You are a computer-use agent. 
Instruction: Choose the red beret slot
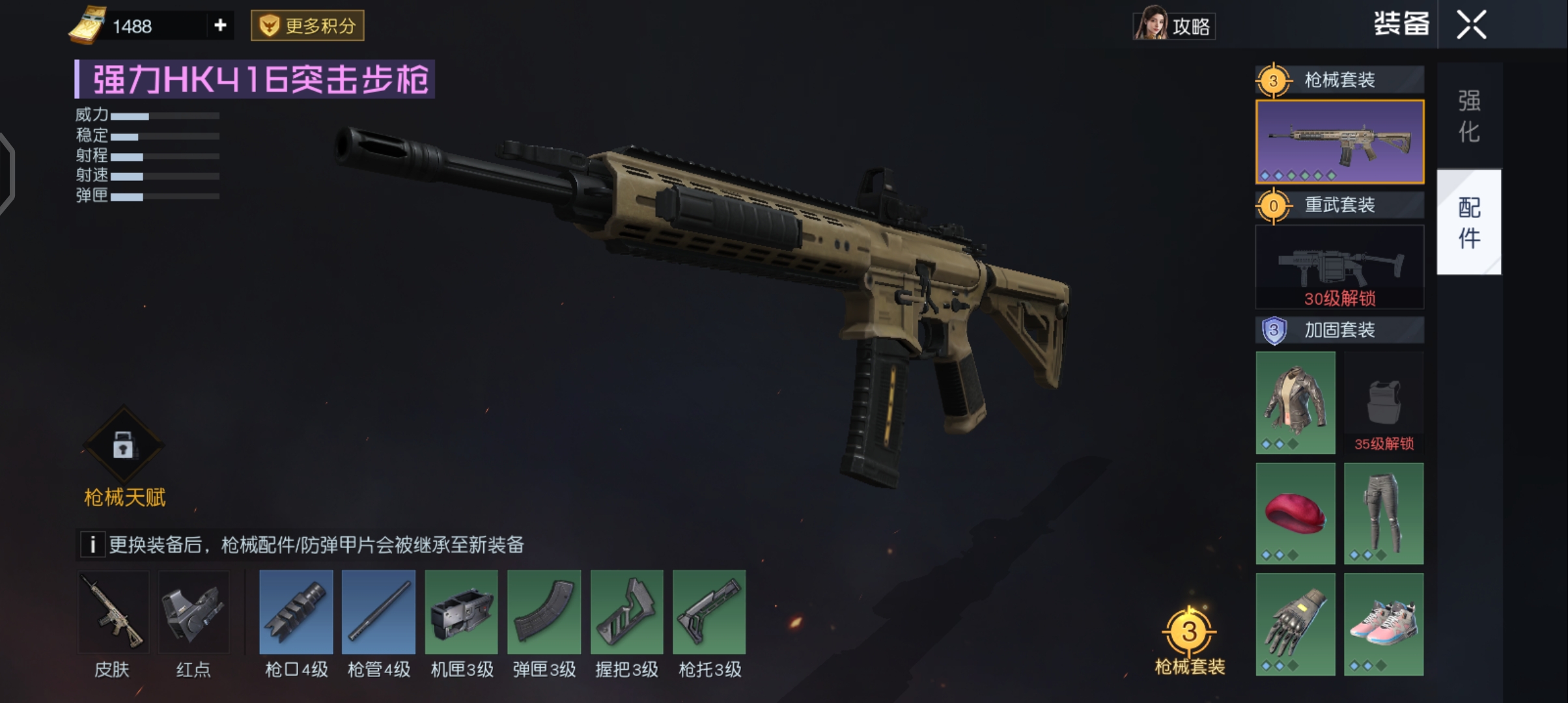(x=1295, y=513)
